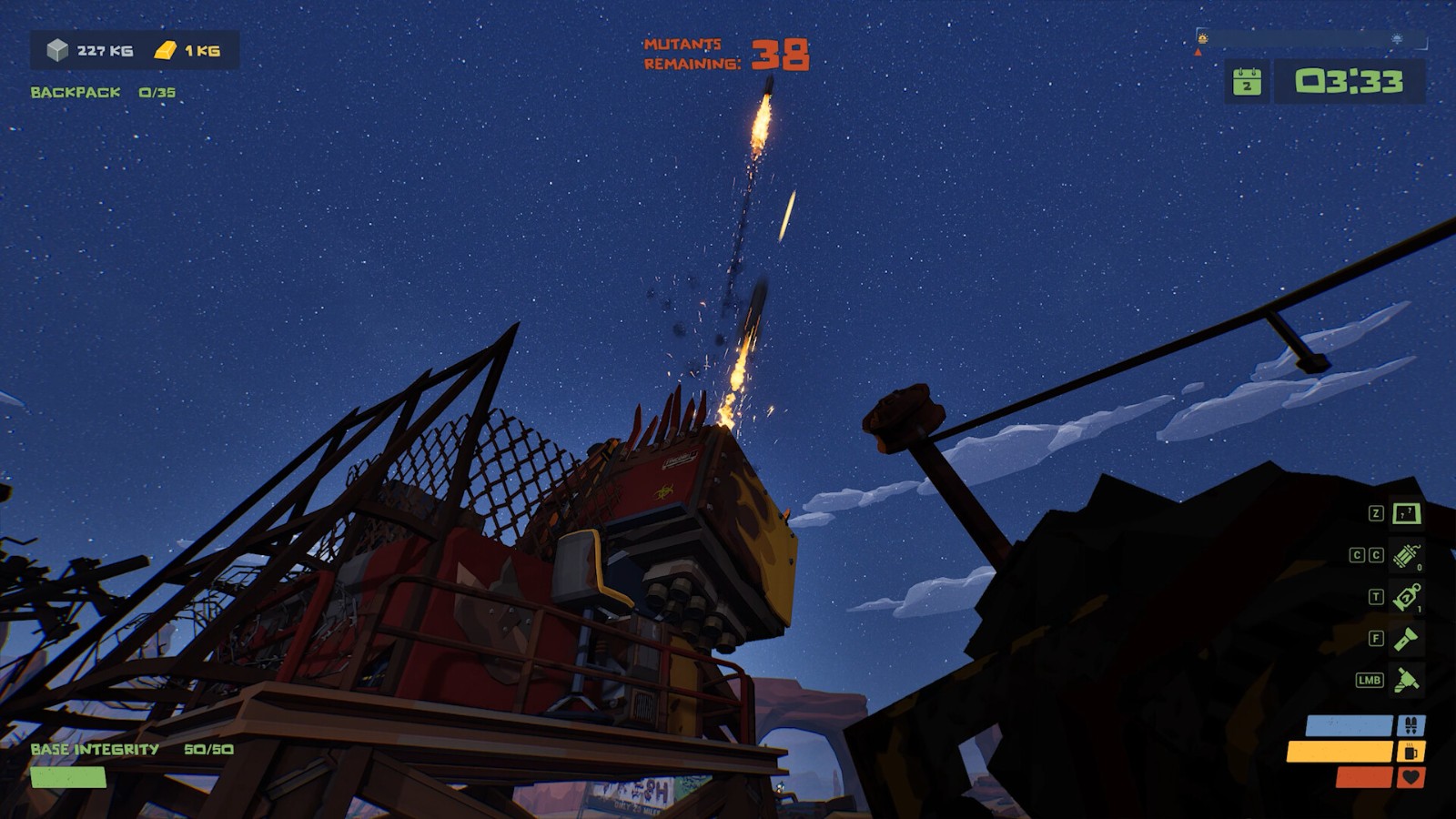Click the sunrise icon on day-night bar
This screenshot has width=1456, height=819.
(x=1203, y=38)
